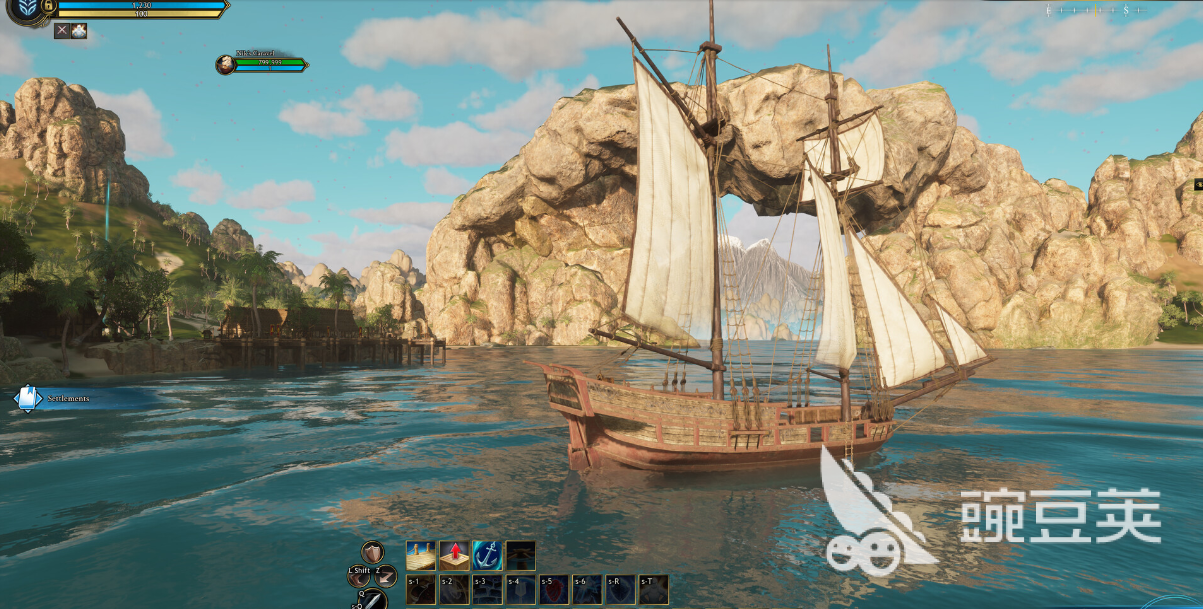Click the s-1 hotbar slot
This screenshot has height=609, width=1203.
coord(421,590)
